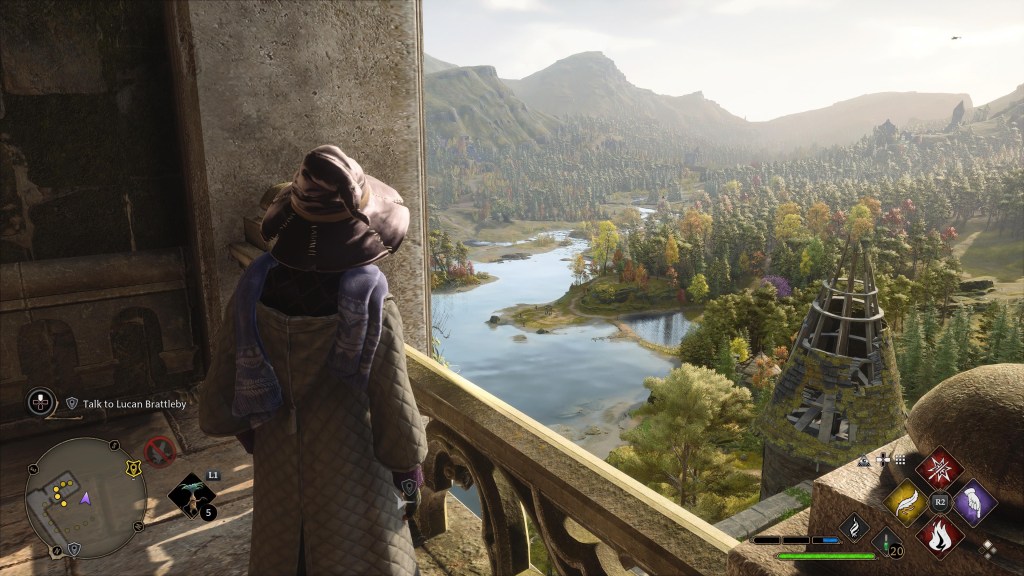This screenshot has width=1024, height=576.
Task: Click the red no-flying indicator icon
Action: pos(160,452)
